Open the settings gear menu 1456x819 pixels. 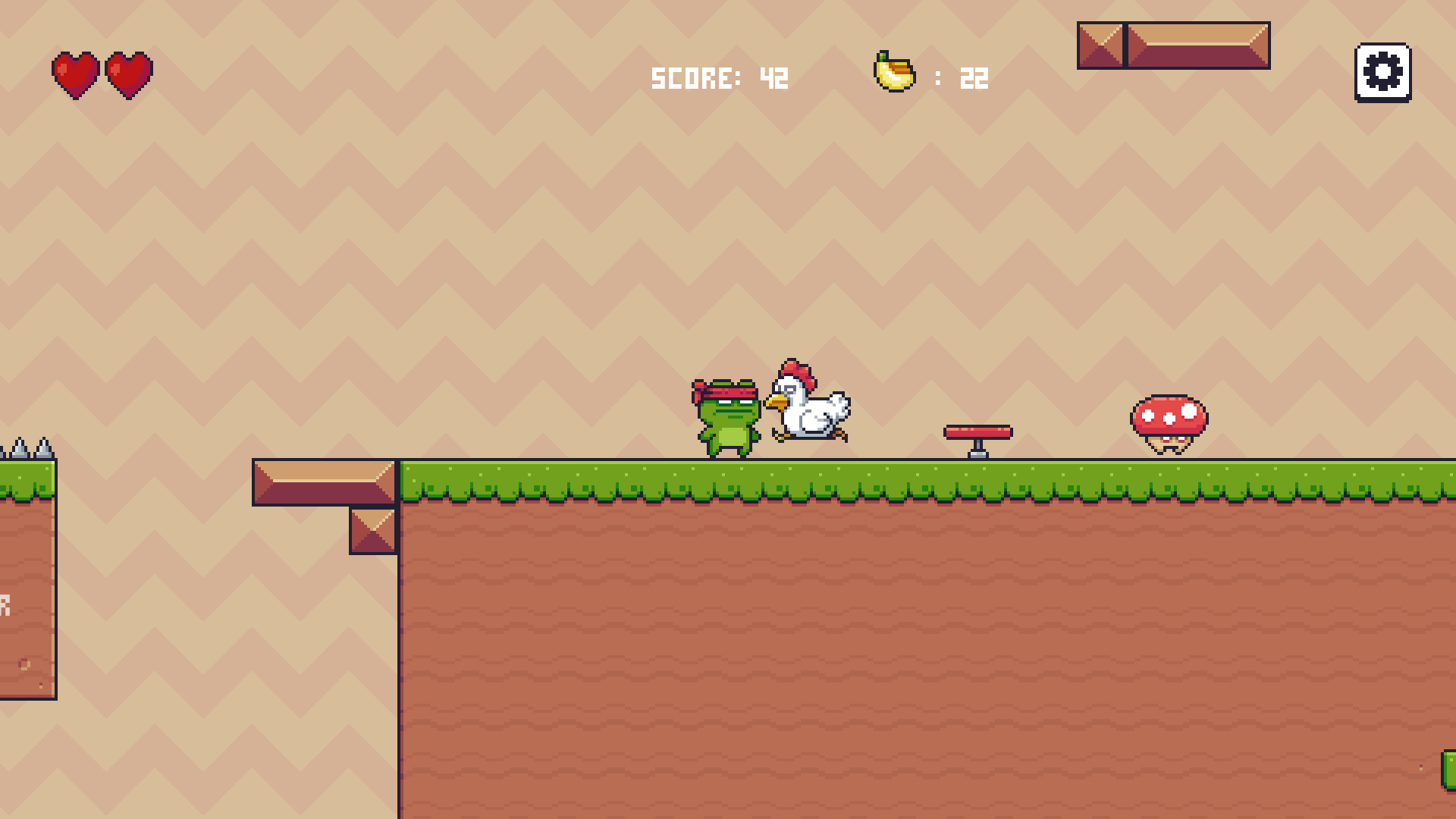point(1382,74)
